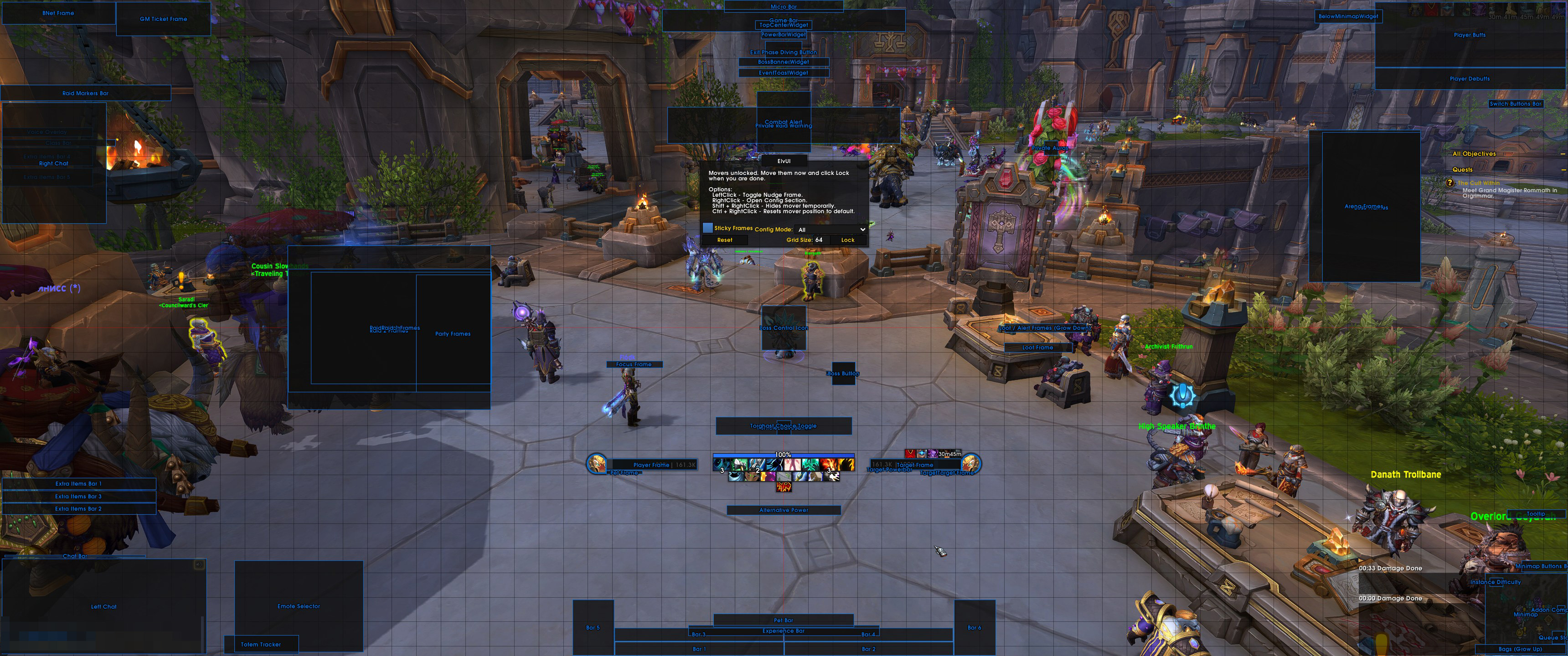The height and width of the screenshot is (656, 1568).
Task: Select the Emote Selector mover
Action: coord(298,605)
